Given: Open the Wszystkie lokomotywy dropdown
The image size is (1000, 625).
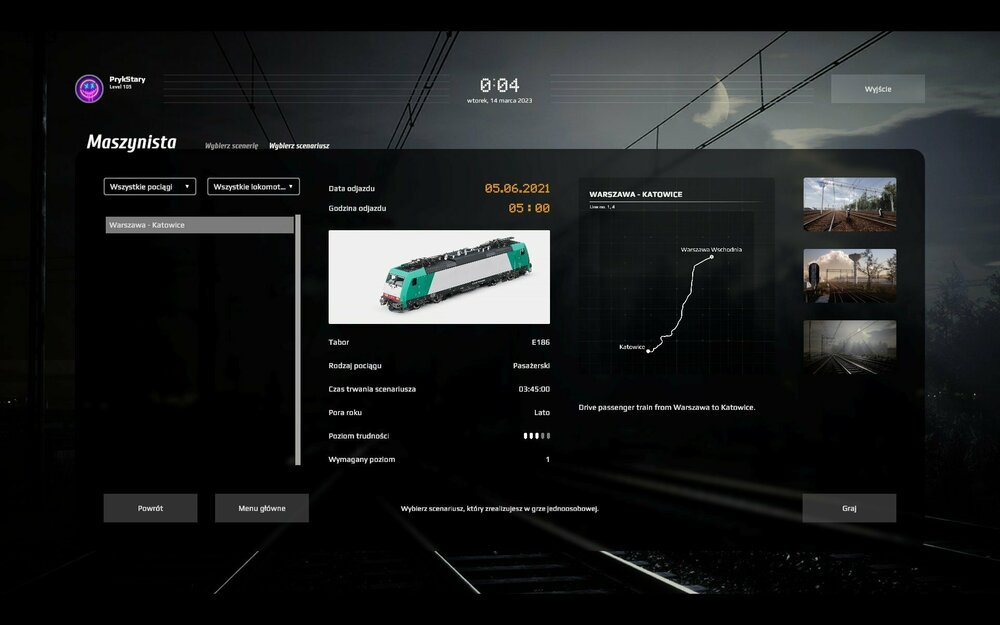Looking at the screenshot, I should (x=253, y=186).
